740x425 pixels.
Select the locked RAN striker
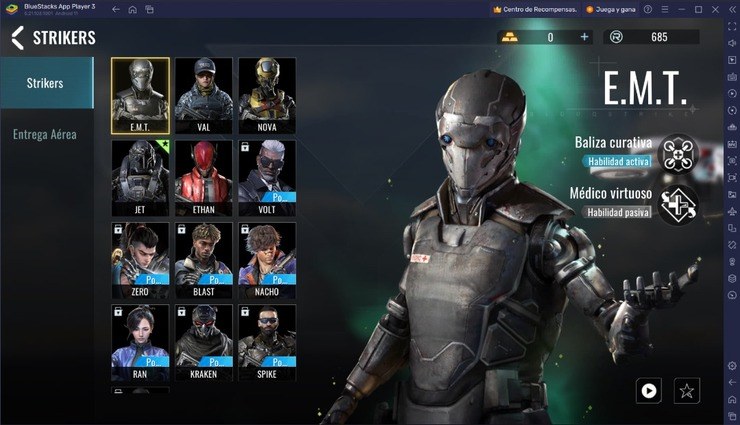pos(140,342)
